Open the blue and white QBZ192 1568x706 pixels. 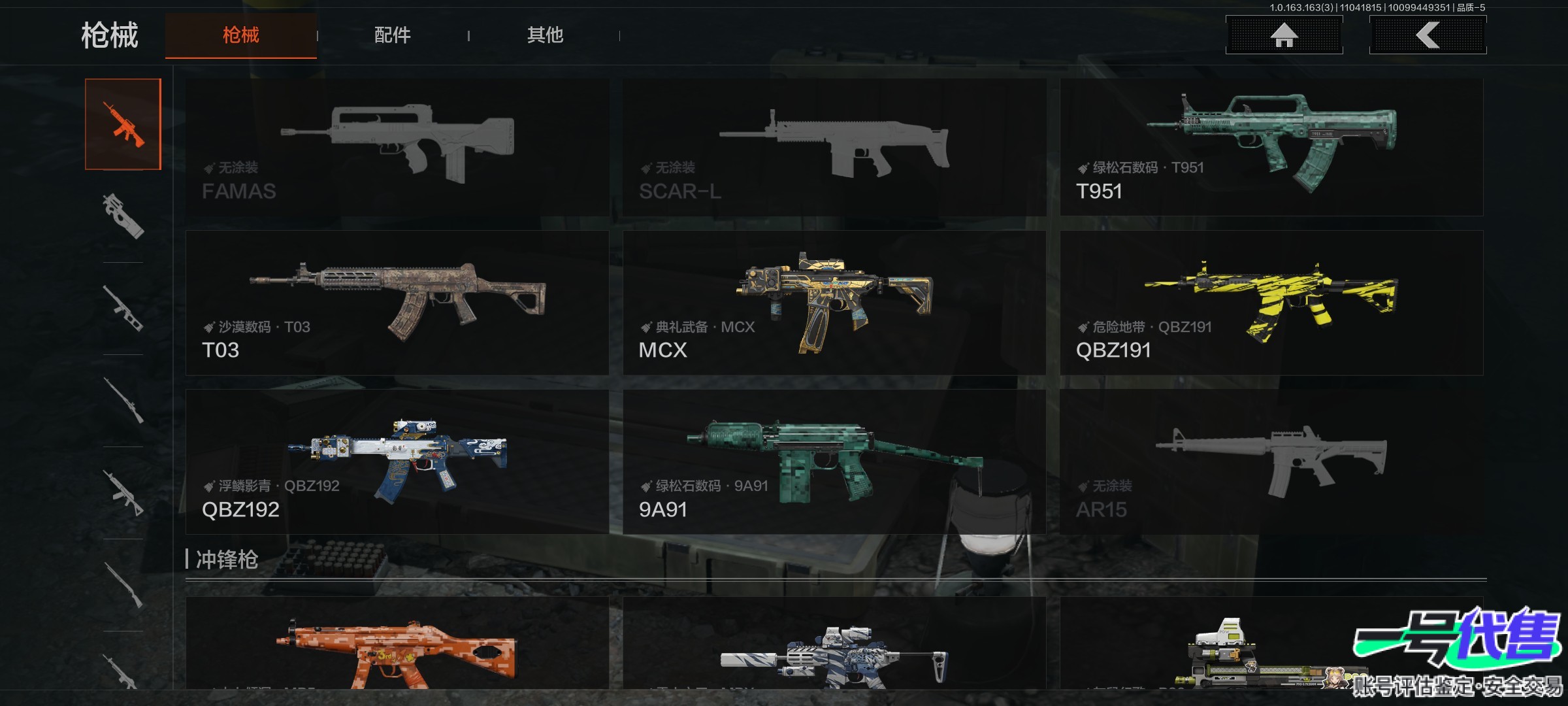click(397, 462)
